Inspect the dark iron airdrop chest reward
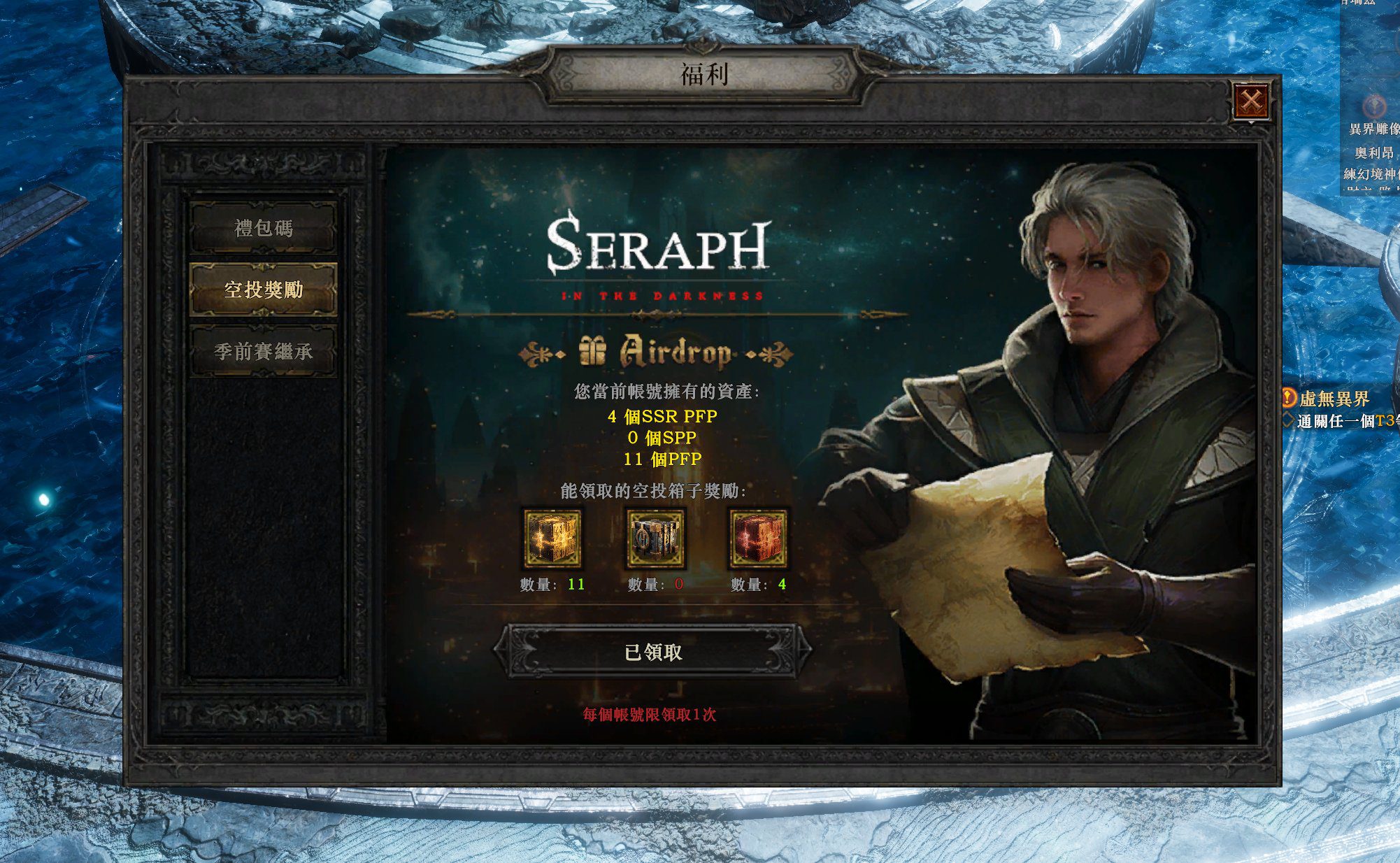The image size is (1400, 863). click(655, 539)
